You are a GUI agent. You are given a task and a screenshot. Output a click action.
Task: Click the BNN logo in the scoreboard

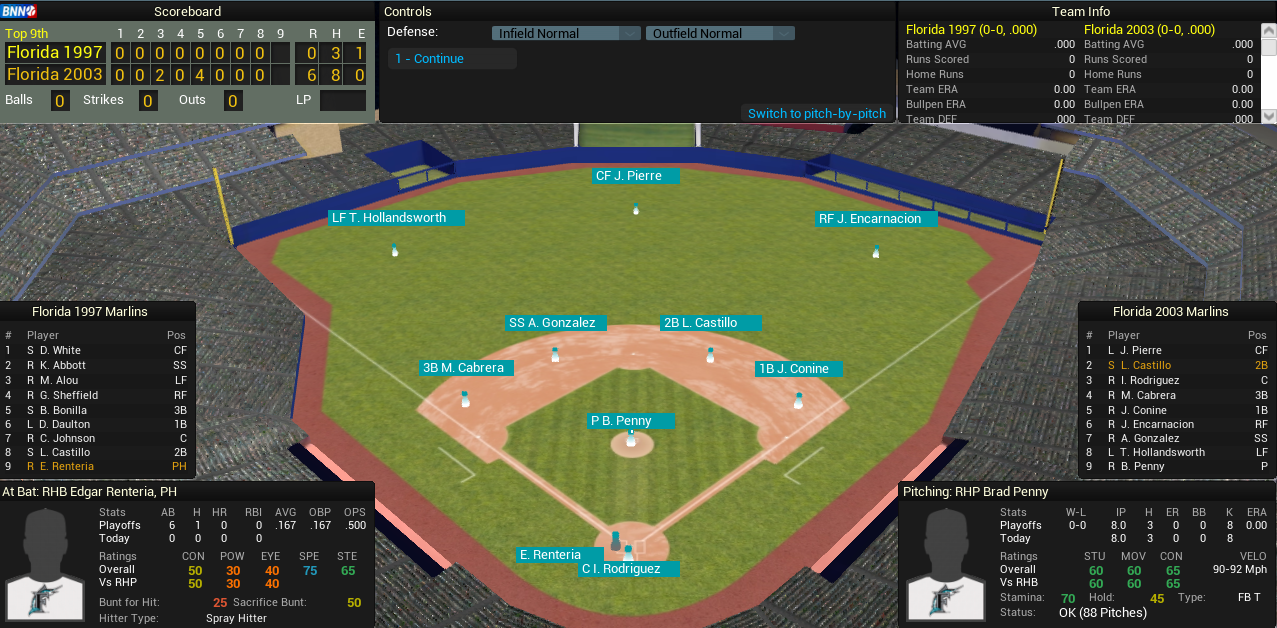tap(19, 11)
